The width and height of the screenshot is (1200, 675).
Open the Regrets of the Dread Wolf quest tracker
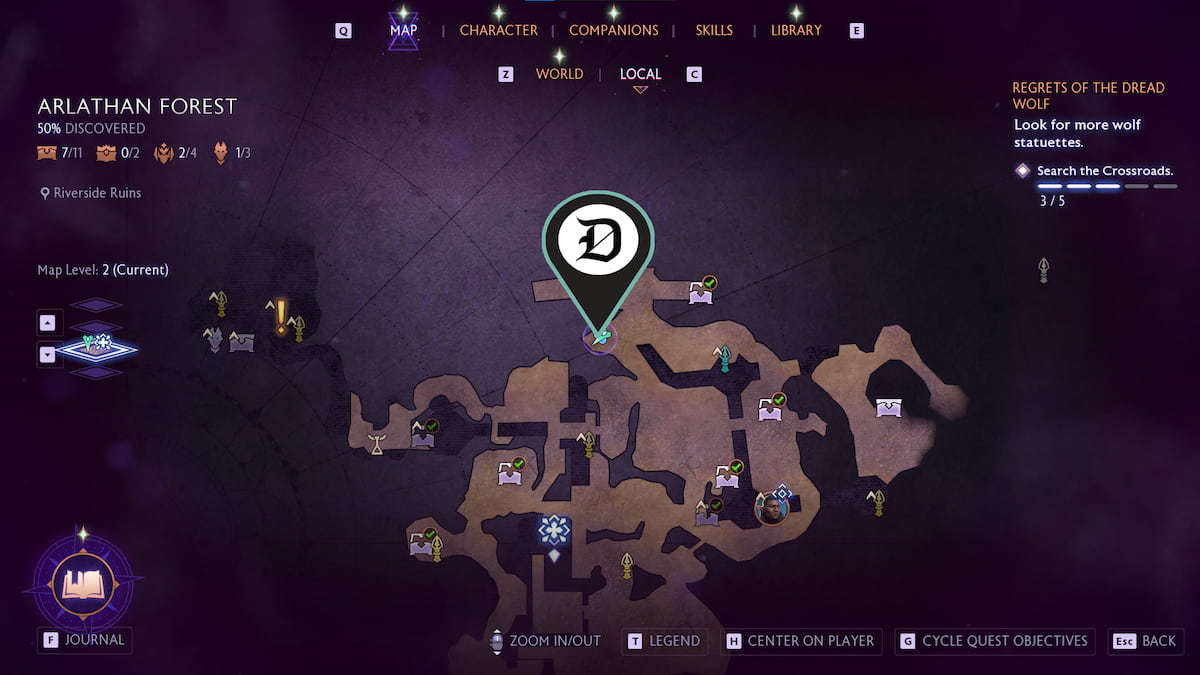[x=1088, y=96]
